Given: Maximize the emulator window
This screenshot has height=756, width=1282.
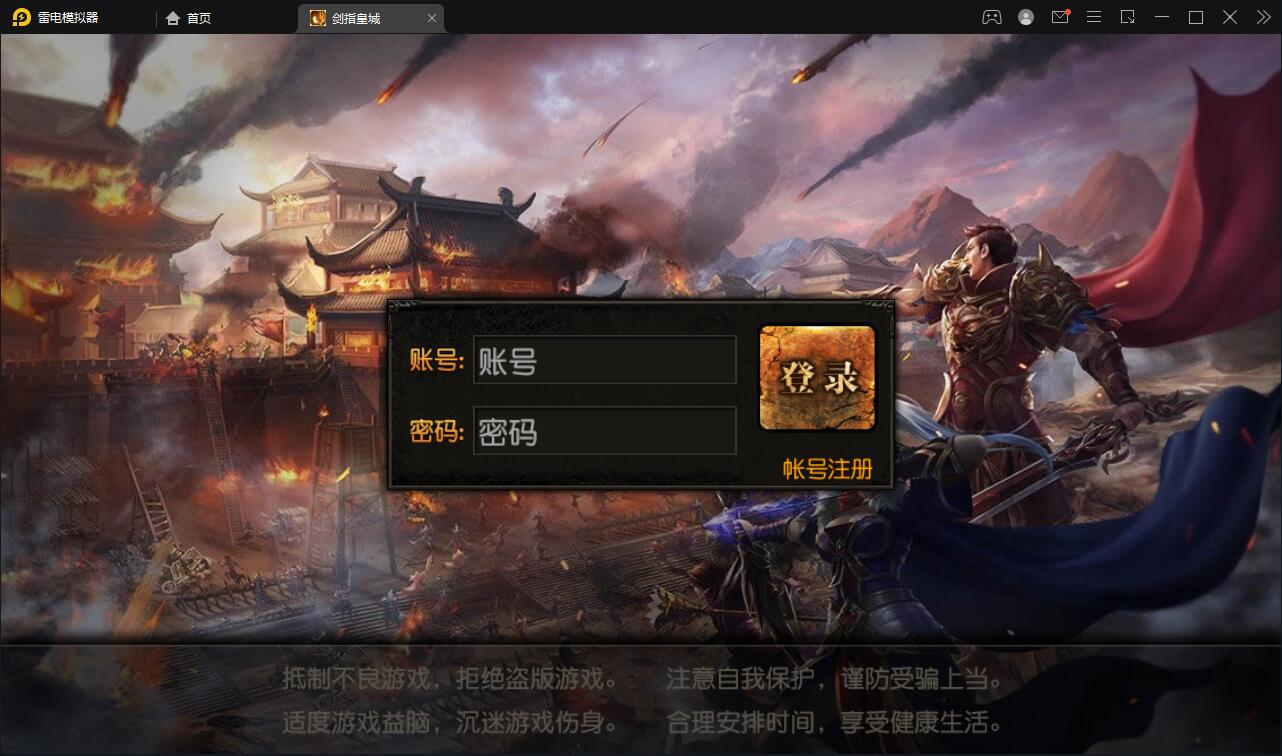Looking at the screenshot, I should pyautogui.click(x=1195, y=17).
